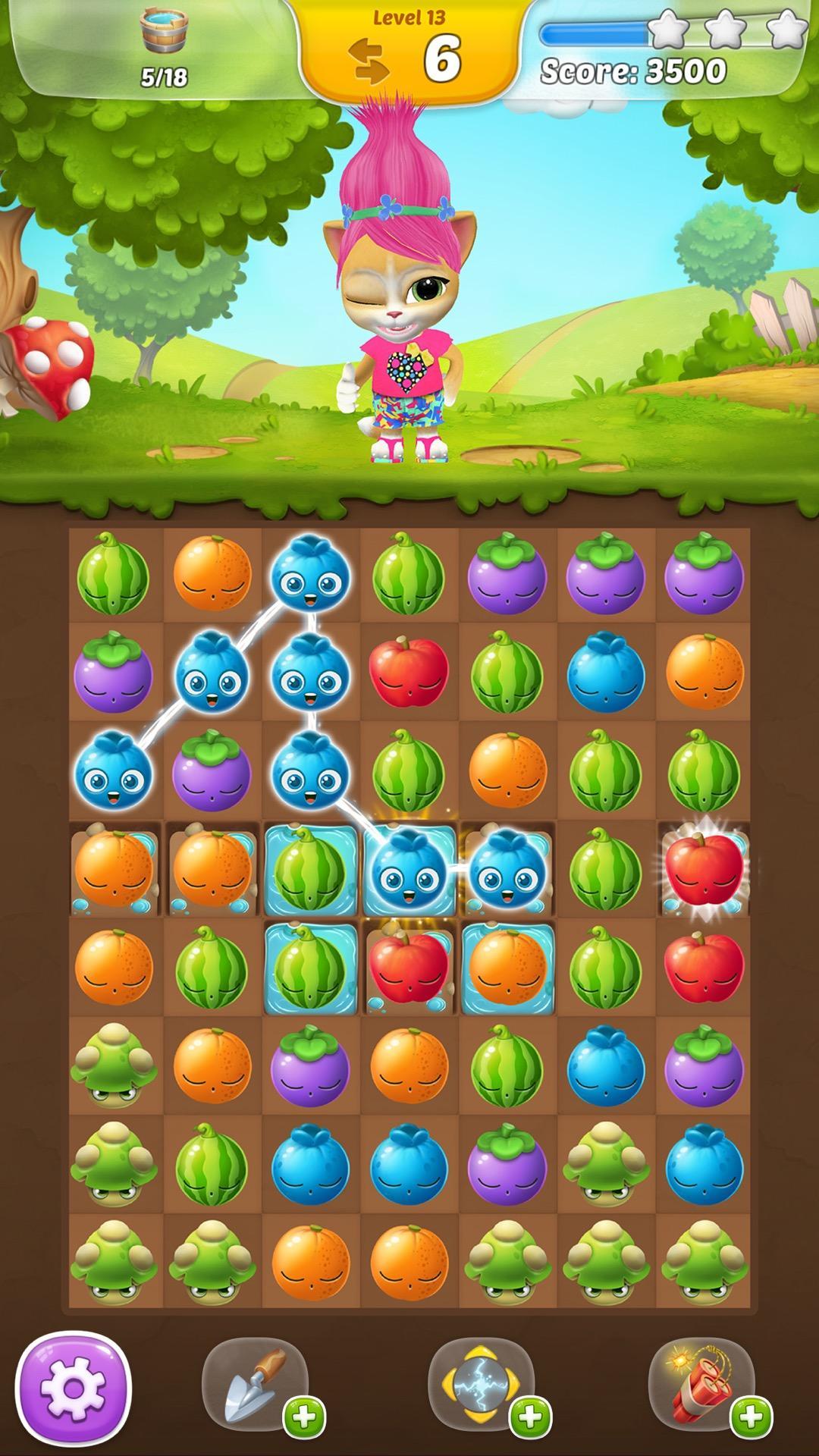Screen dimensions: 819x1456
Task: Tap the plus badge on the lightning booster
Action: tap(530, 1416)
